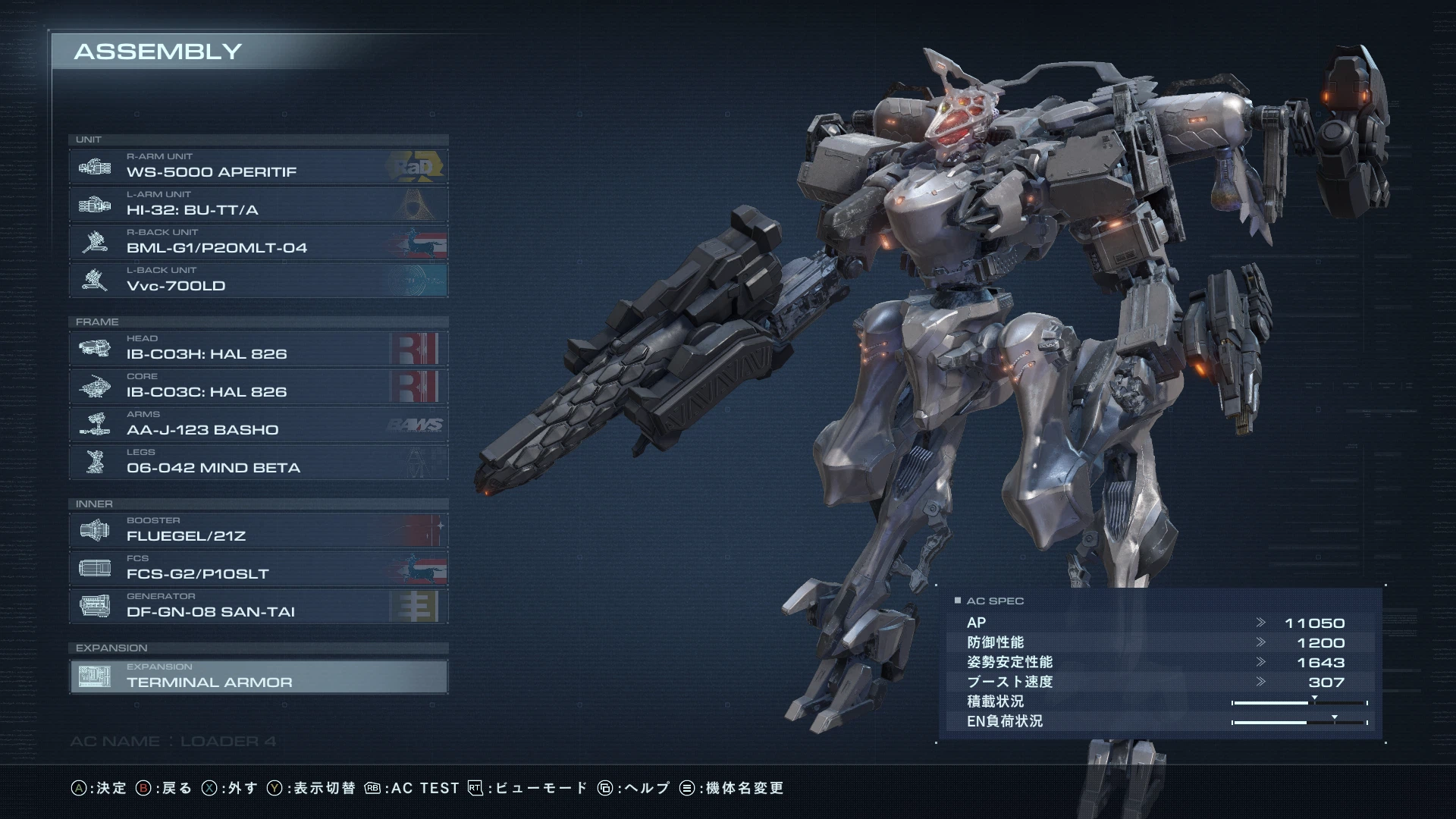Select the FLUEGEL/21Z booster slot
The width and height of the screenshot is (1456, 819).
[x=258, y=531]
